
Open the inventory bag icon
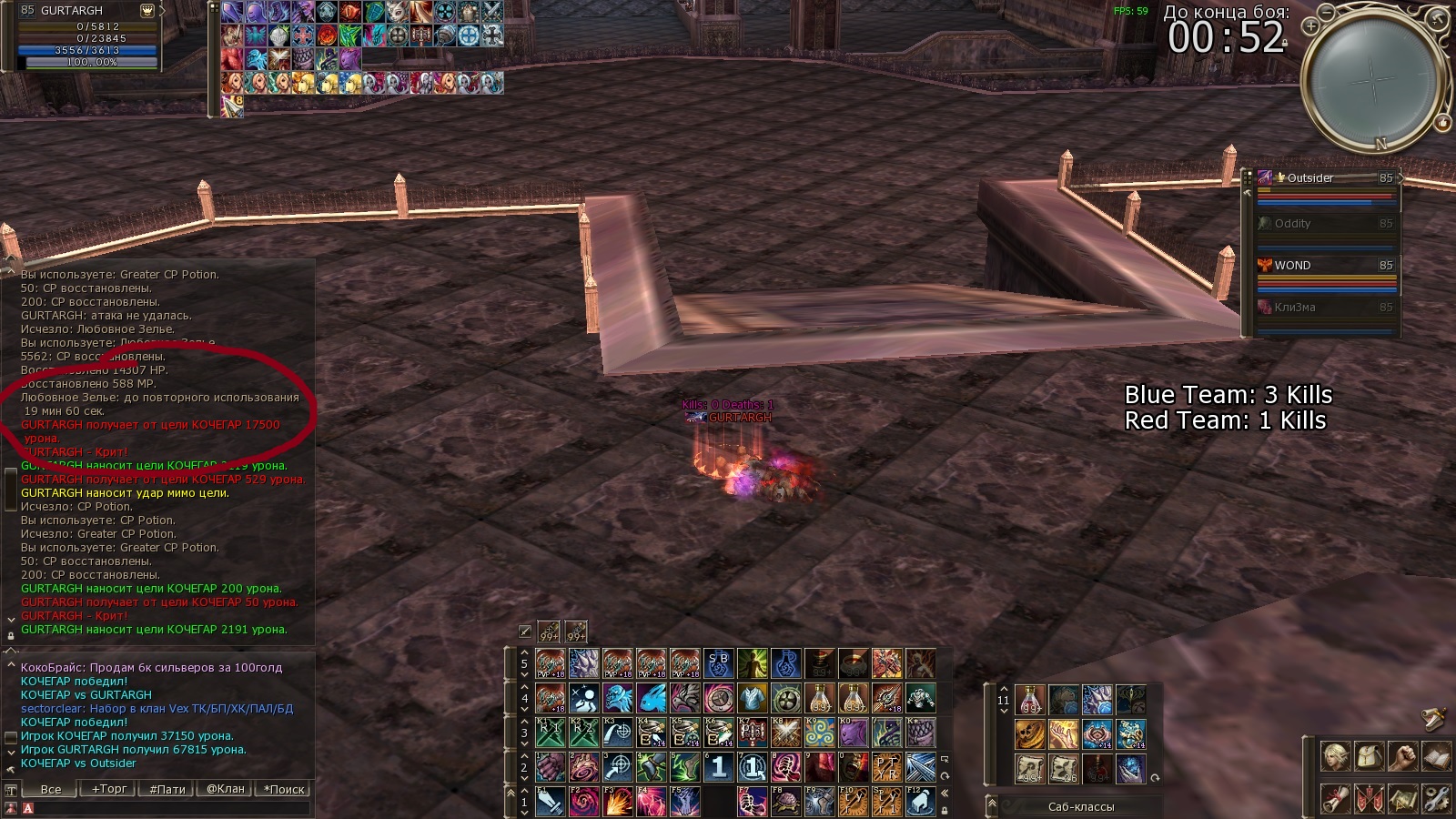[1369, 756]
